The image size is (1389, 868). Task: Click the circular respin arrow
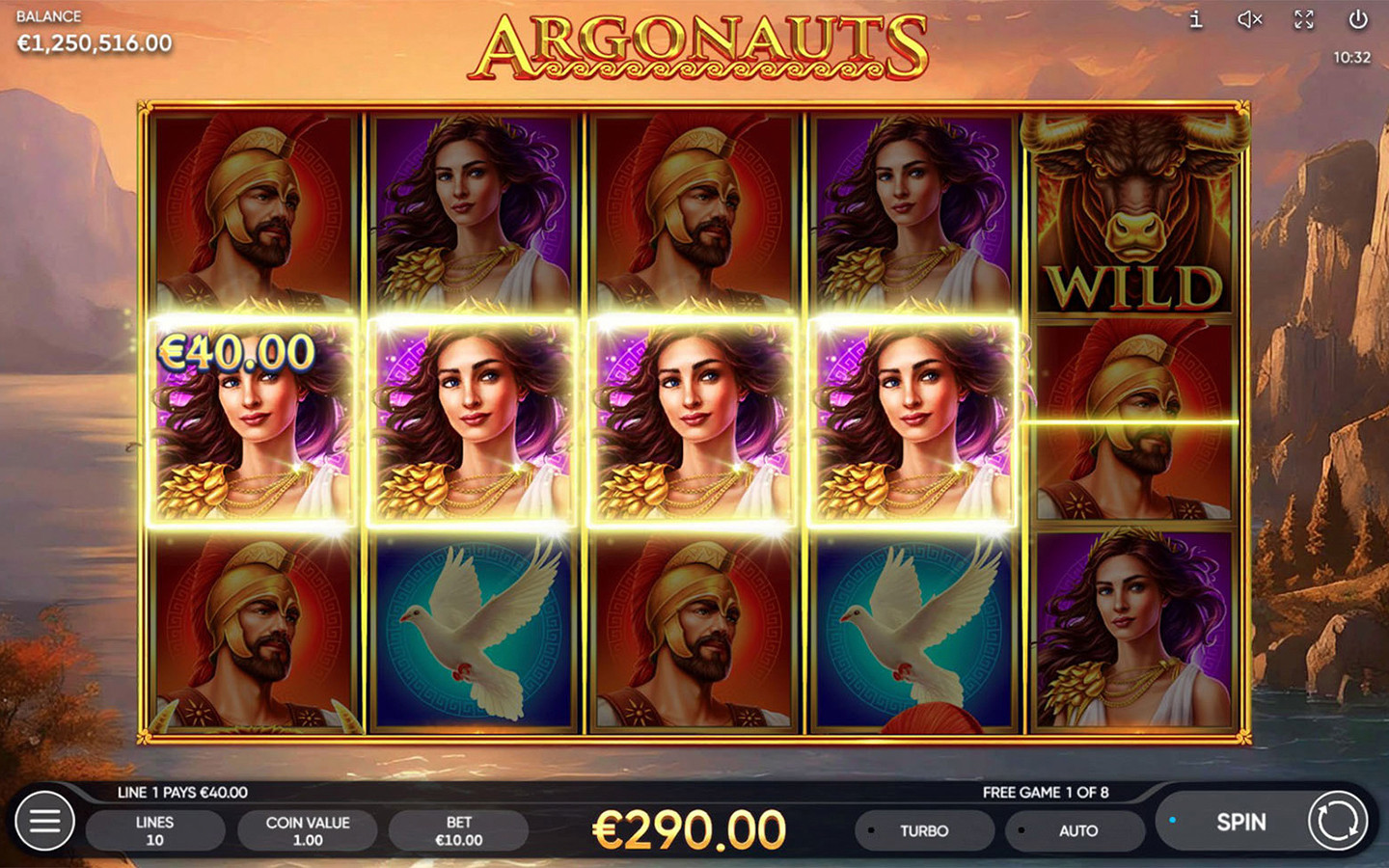[x=1339, y=823]
